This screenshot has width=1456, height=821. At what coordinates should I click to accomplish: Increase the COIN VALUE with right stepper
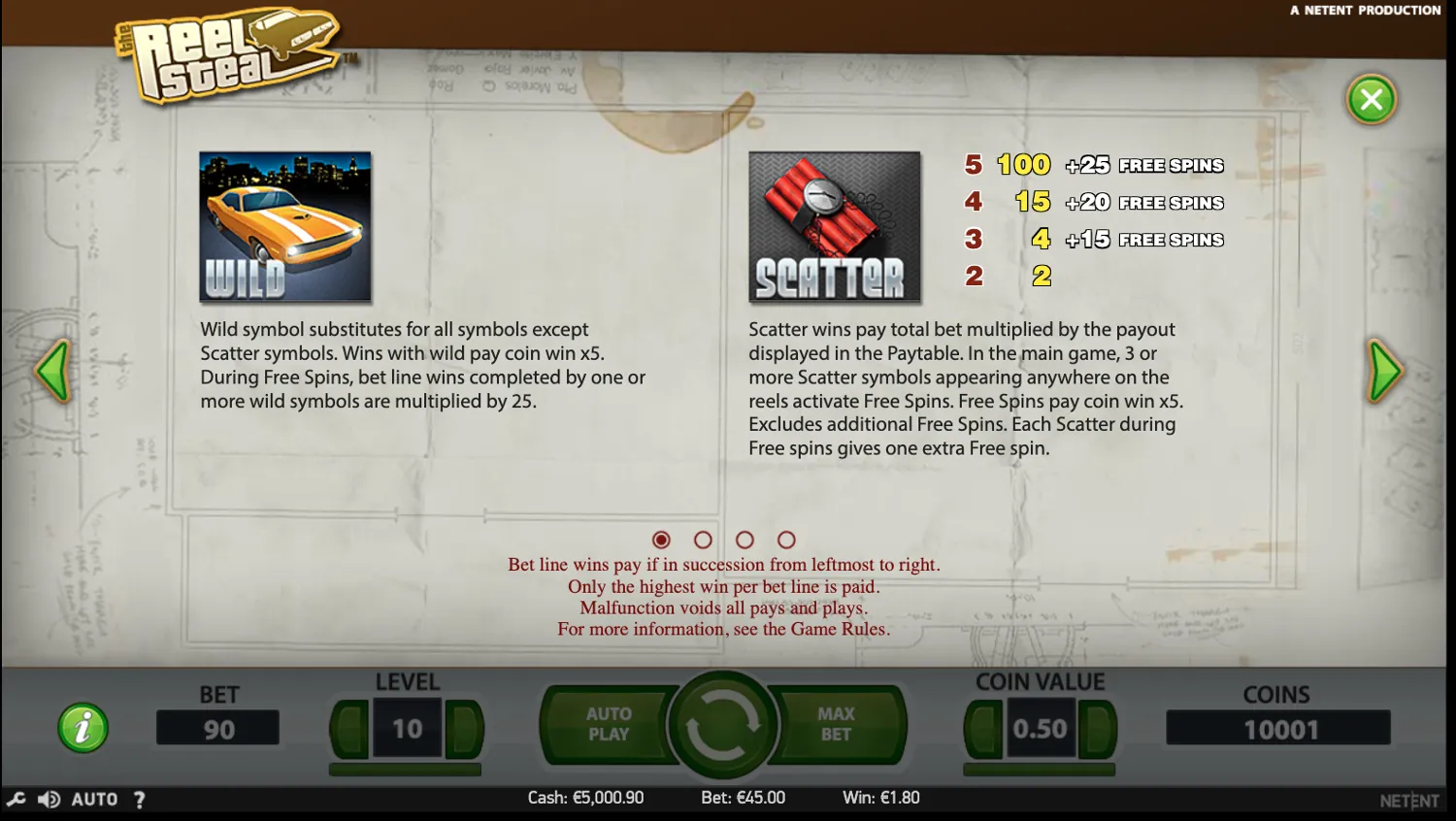[x=1095, y=730]
